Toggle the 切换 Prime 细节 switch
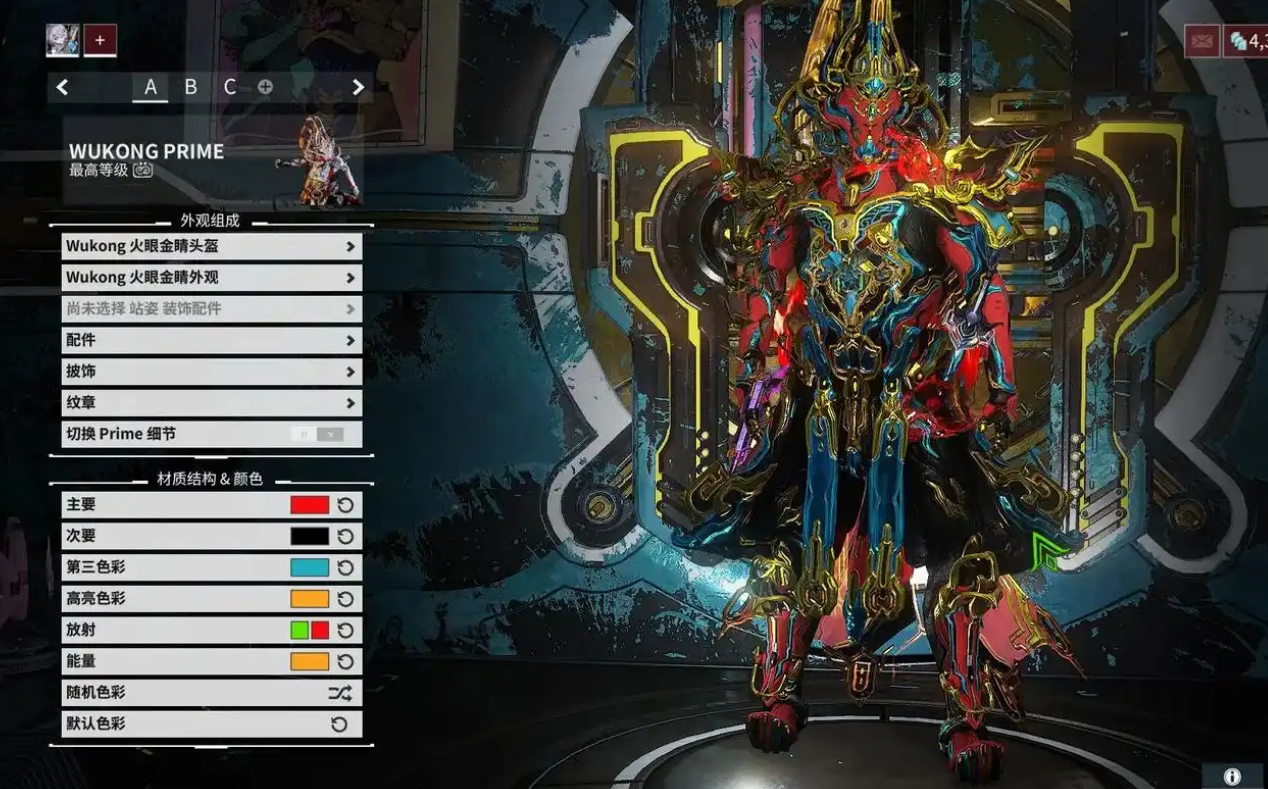 pos(317,434)
